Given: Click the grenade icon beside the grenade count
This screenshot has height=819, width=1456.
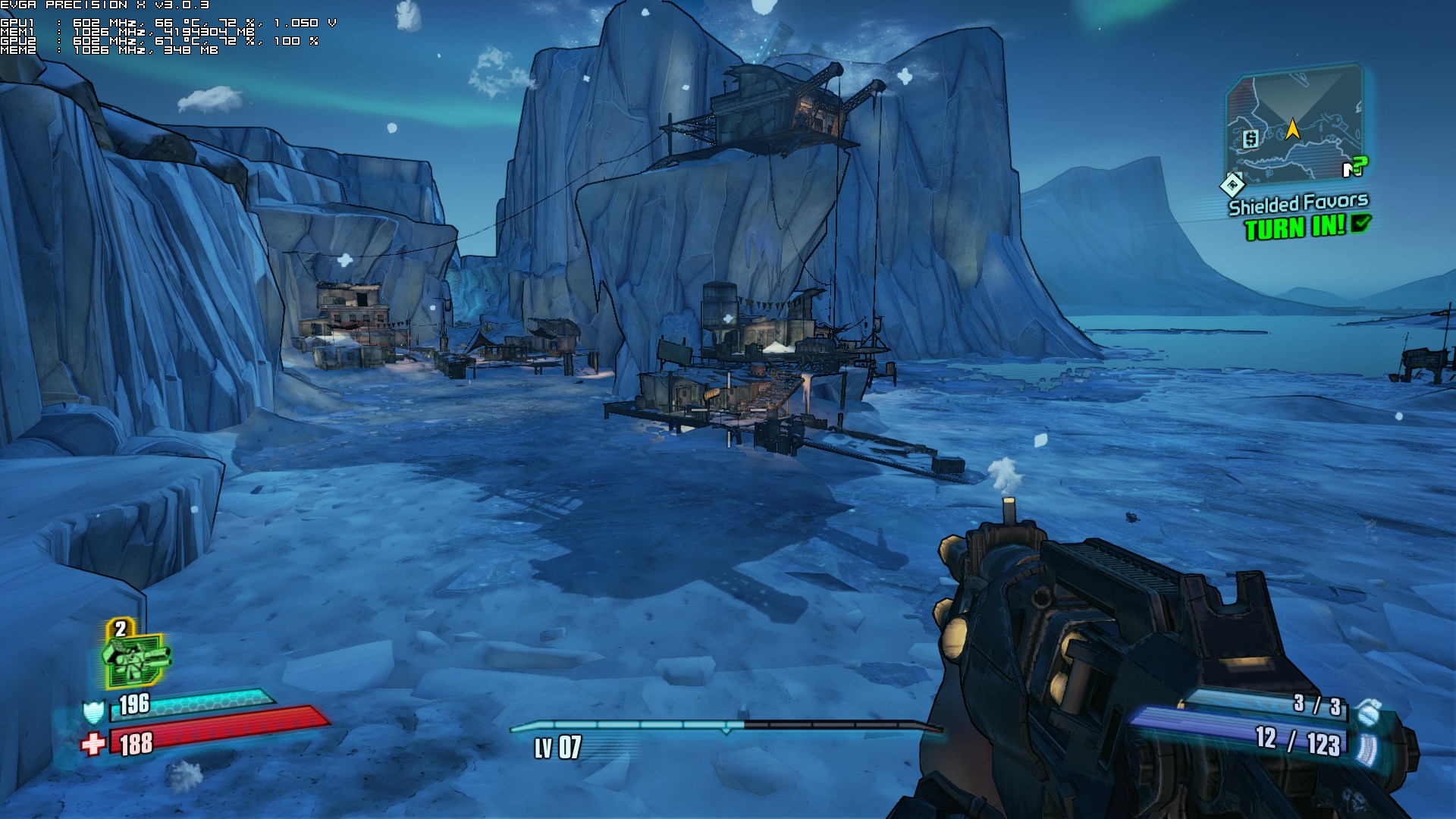Looking at the screenshot, I should point(1367,711).
